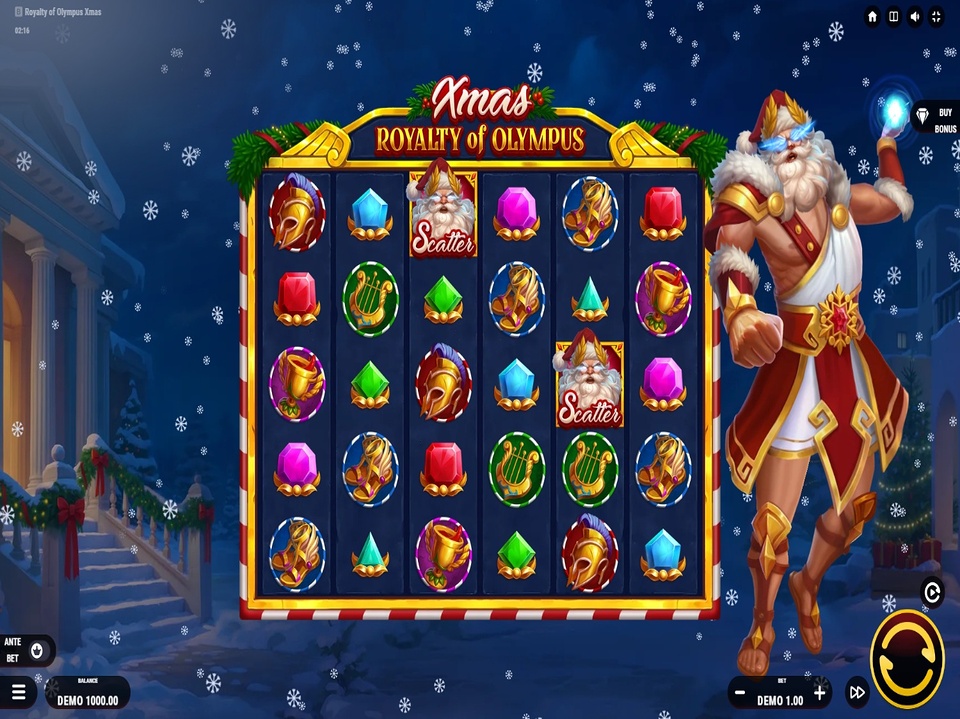Screen dimensions: 960x719
Task: Decrease the bet with the minus button
Action: [740, 691]
